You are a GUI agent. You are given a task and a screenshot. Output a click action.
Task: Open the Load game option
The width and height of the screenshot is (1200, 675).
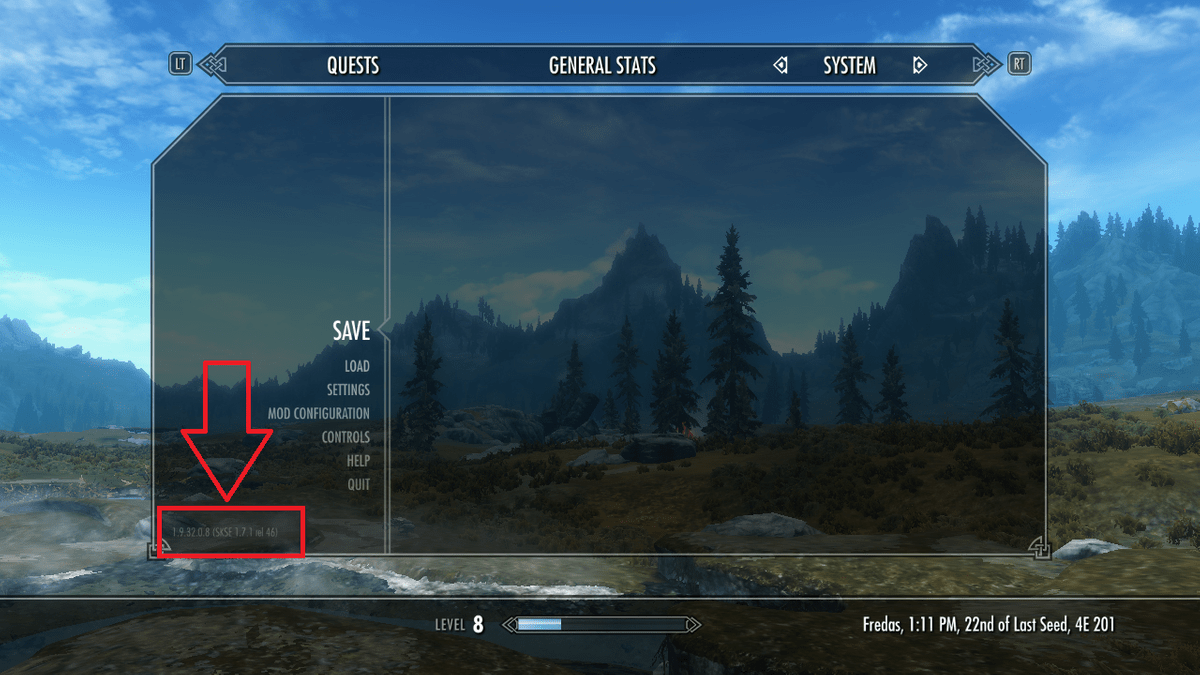[x=357, y=367]
